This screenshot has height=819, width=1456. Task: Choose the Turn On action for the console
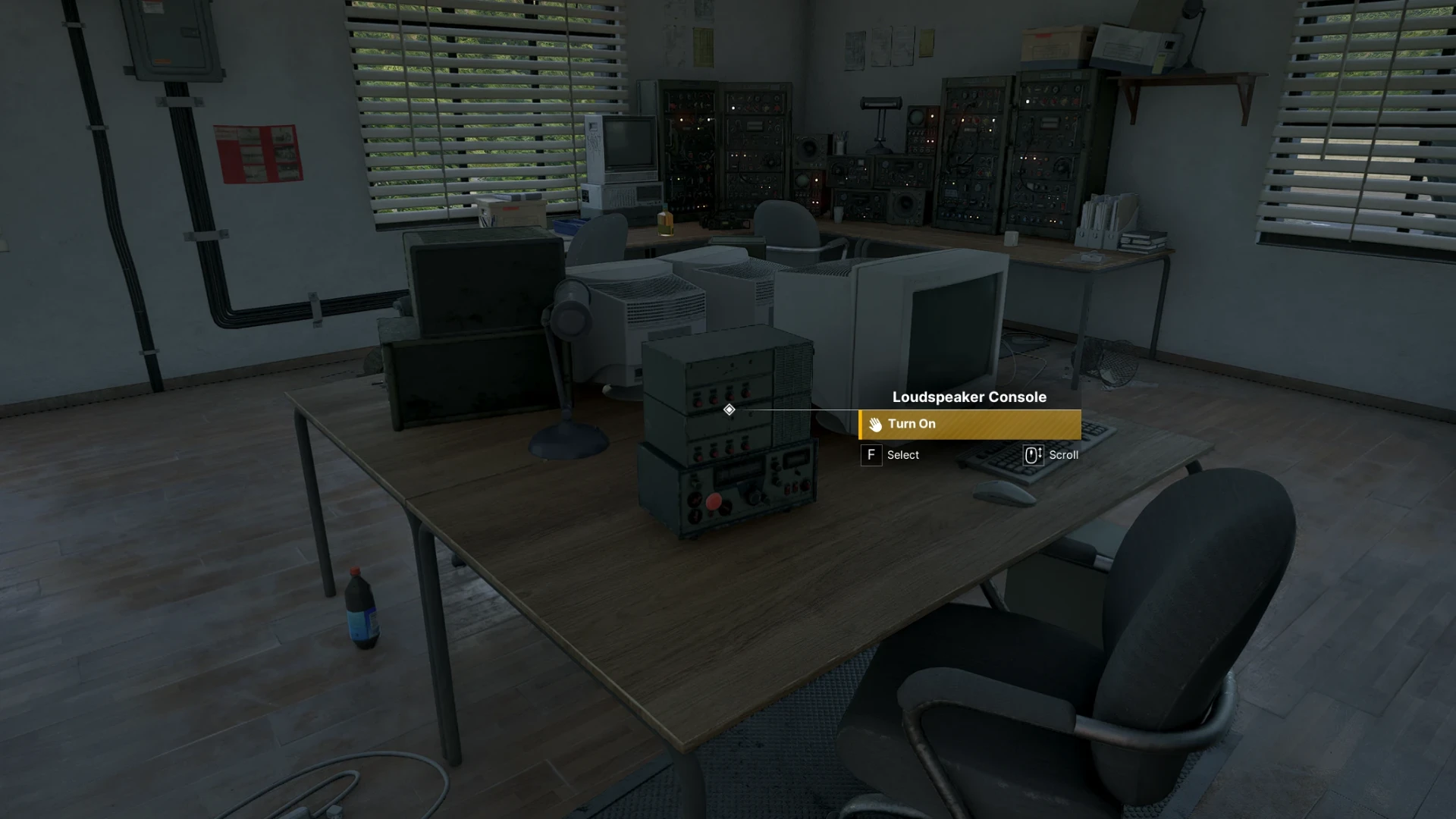pyautogui.click(x=969, y=425)
